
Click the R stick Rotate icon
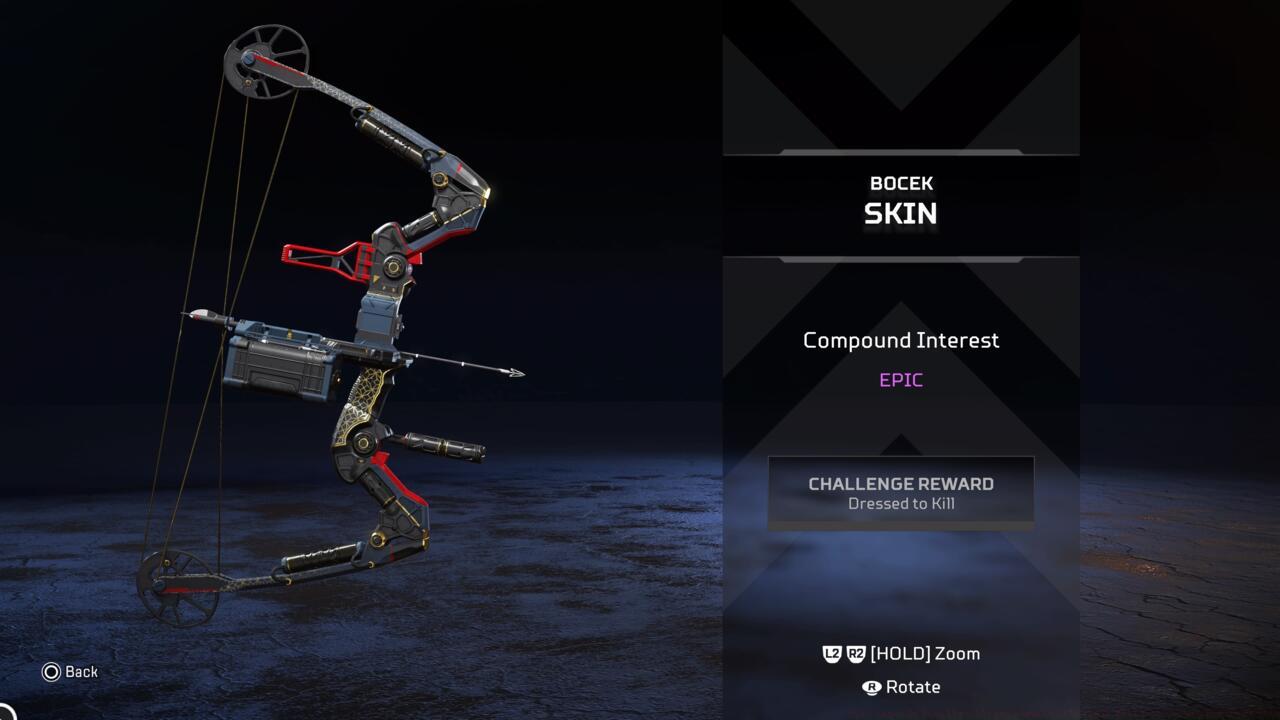872,687
